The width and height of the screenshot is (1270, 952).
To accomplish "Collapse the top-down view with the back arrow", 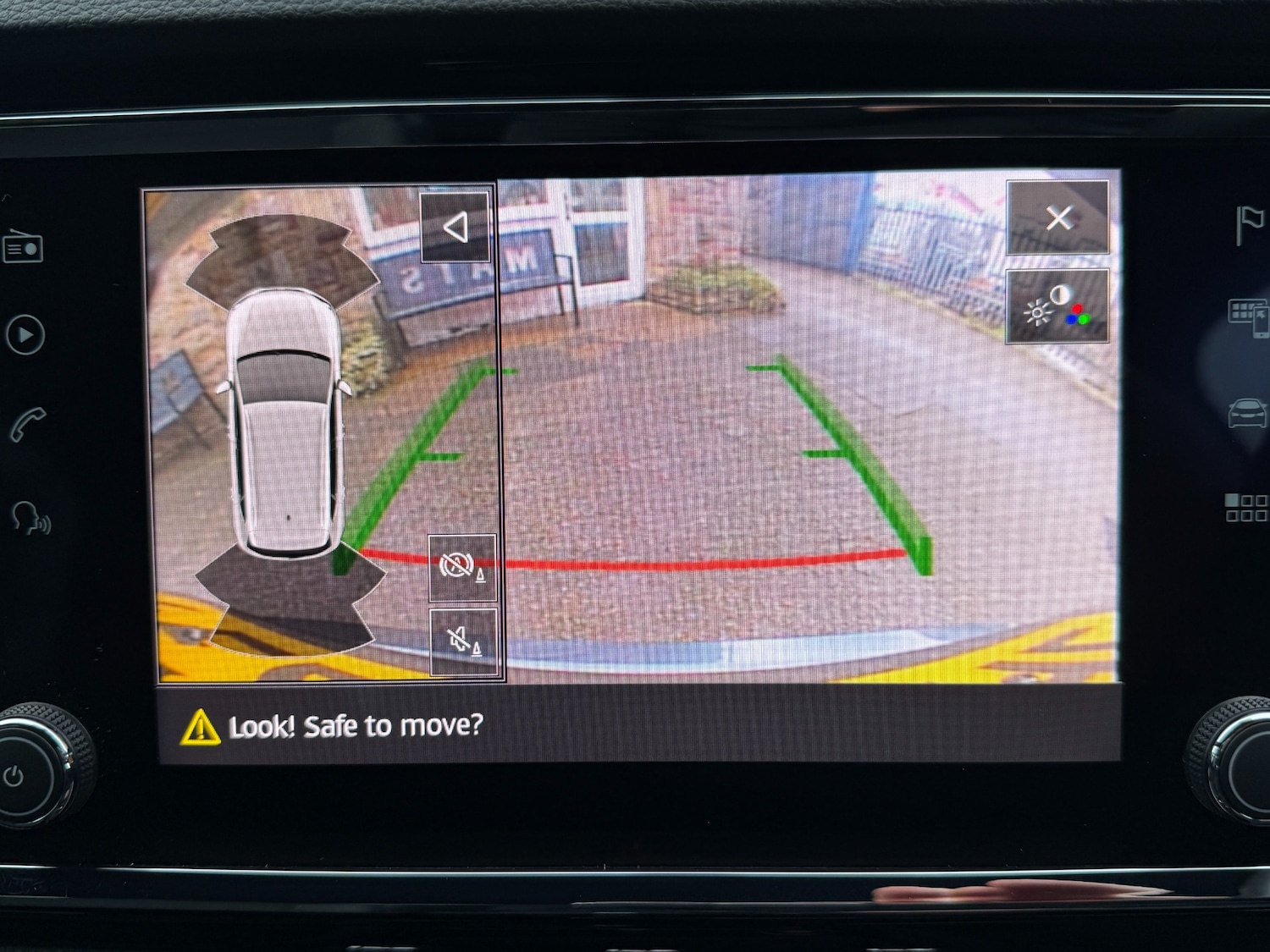I will coord(457,227).
